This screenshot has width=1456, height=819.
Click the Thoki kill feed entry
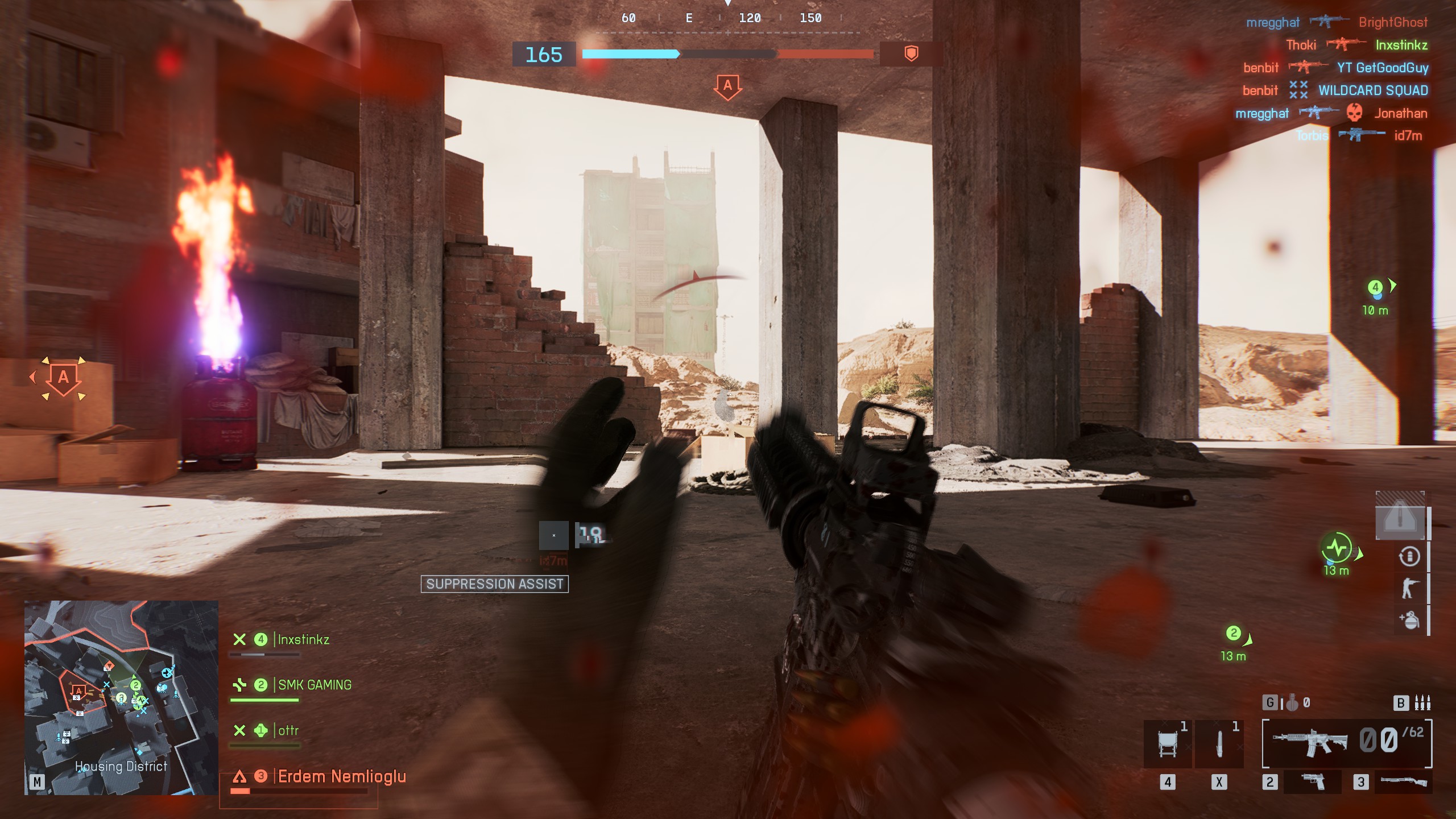coord(1301,45)
